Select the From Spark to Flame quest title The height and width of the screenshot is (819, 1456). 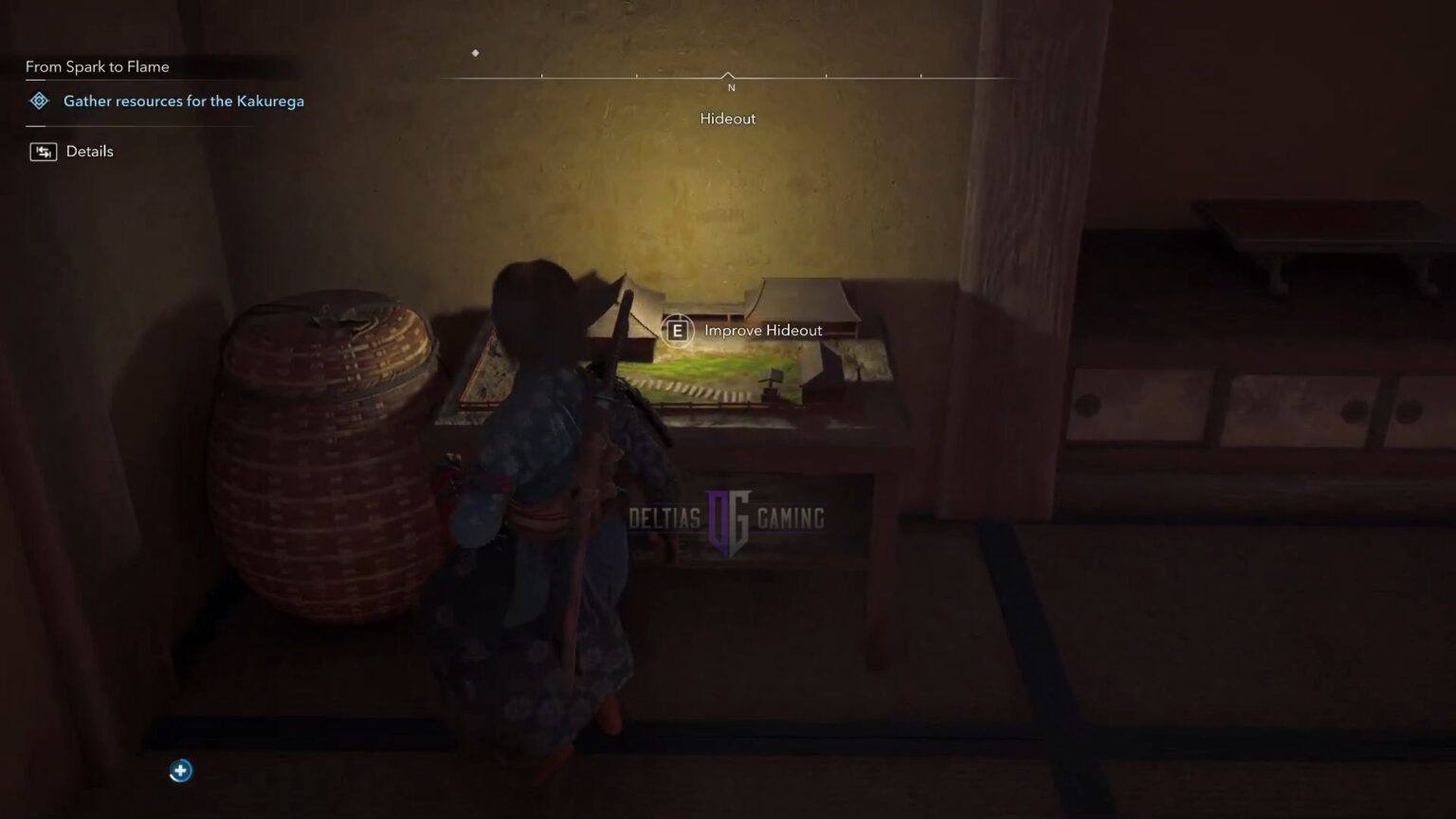pyautogui.click(x=97, y=66)
